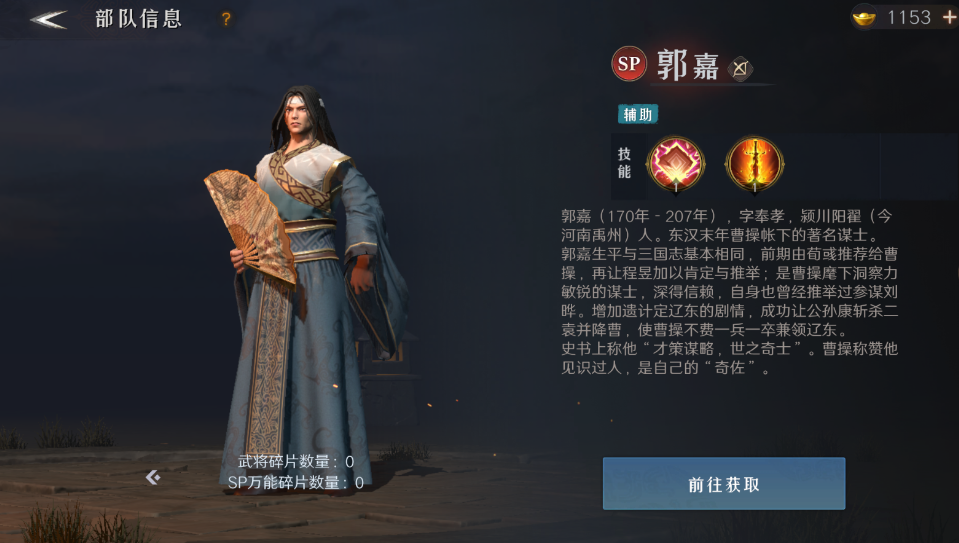Click the 前往获取 button
This screenshot has height=543, width=959.
[x=724, y=484]
